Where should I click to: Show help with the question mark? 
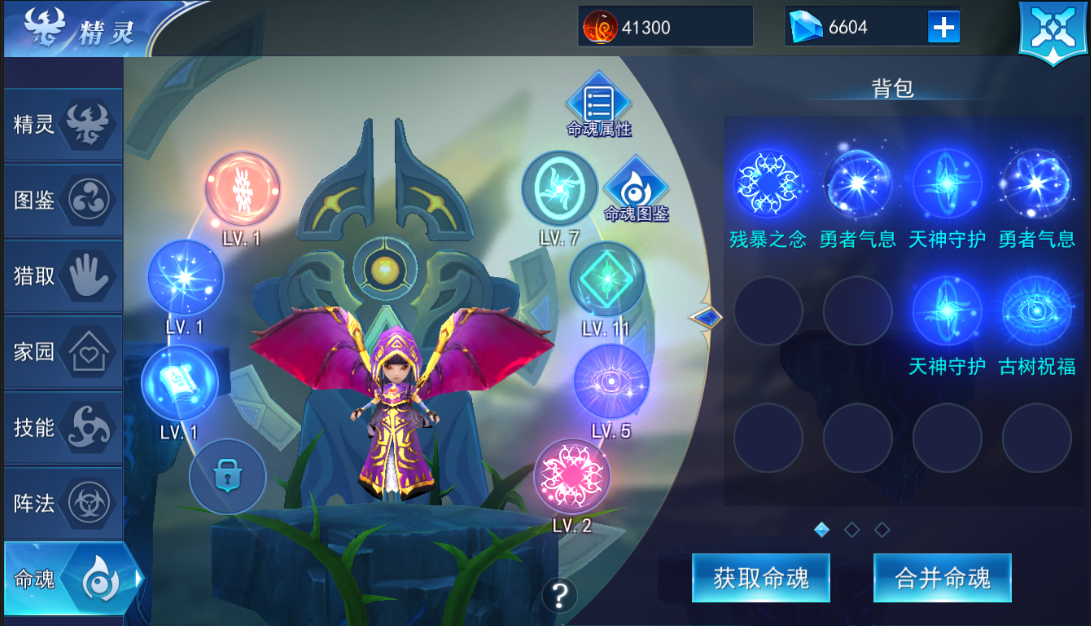559,596
